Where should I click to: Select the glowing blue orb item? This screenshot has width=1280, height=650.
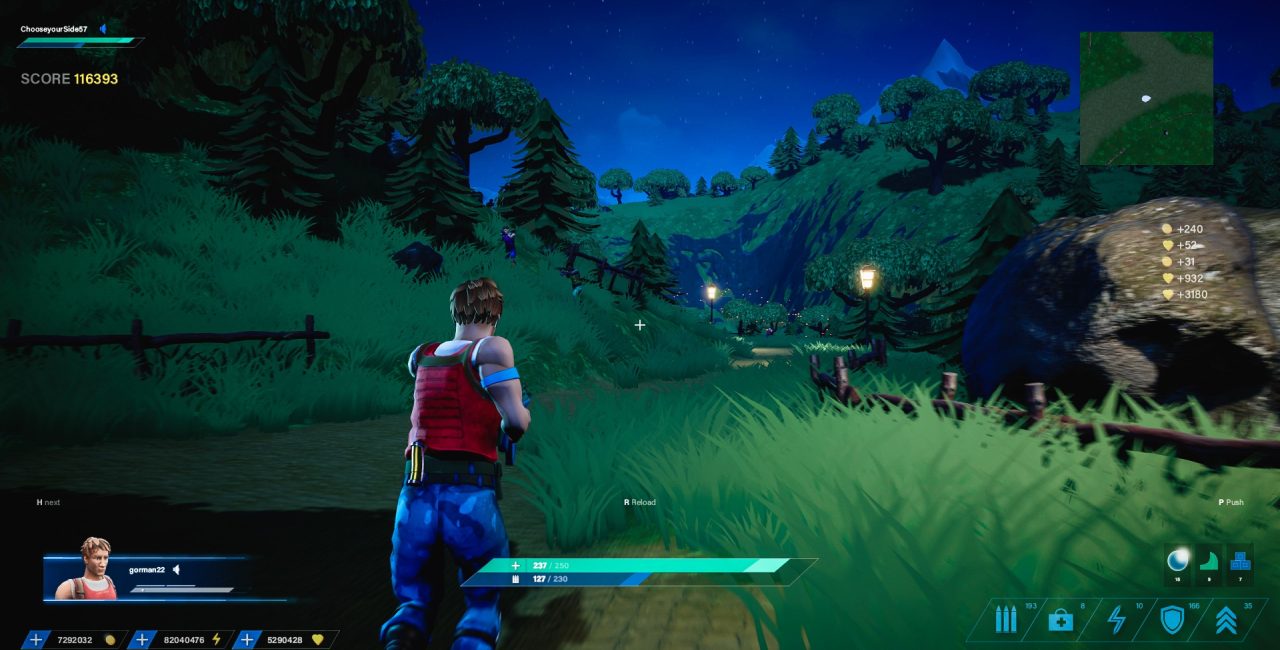(x=1178, y=561)
